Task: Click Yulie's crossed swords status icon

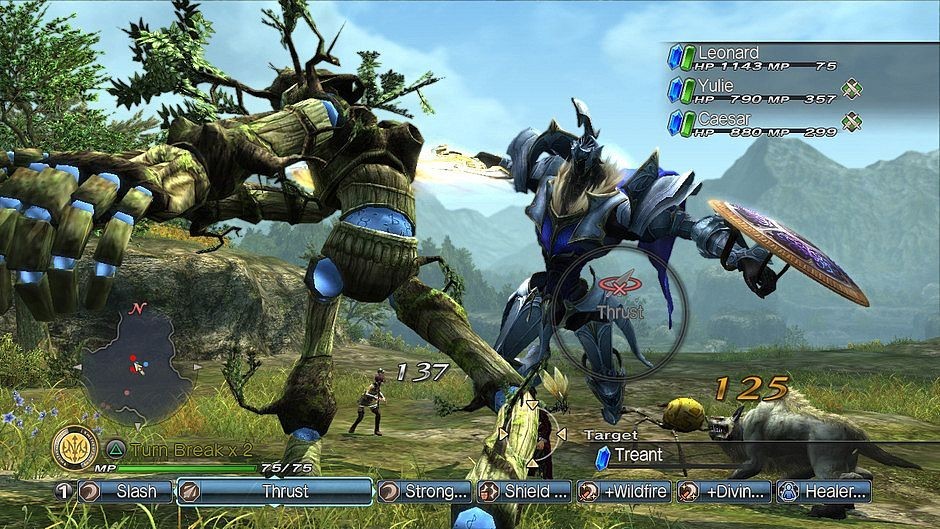Action: [x=851, y=90]
